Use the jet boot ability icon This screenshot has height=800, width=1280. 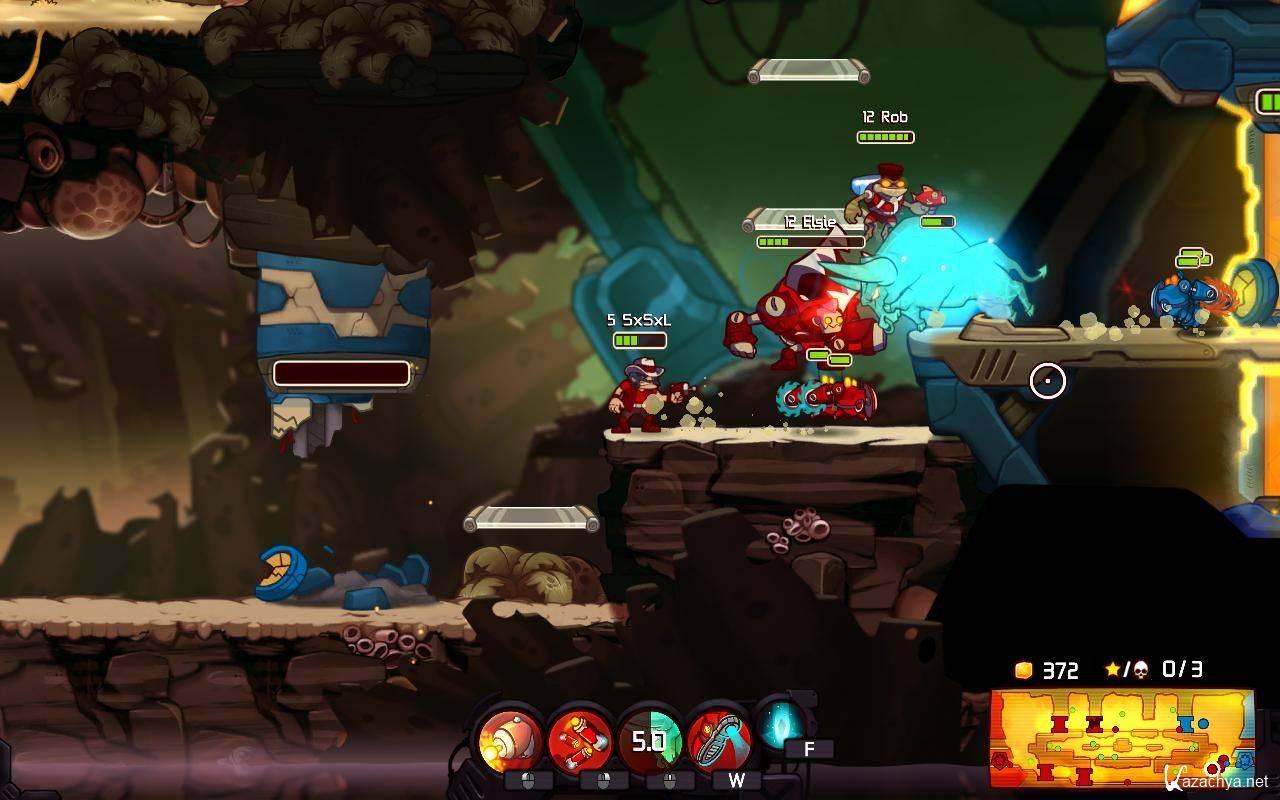point(719,740)
